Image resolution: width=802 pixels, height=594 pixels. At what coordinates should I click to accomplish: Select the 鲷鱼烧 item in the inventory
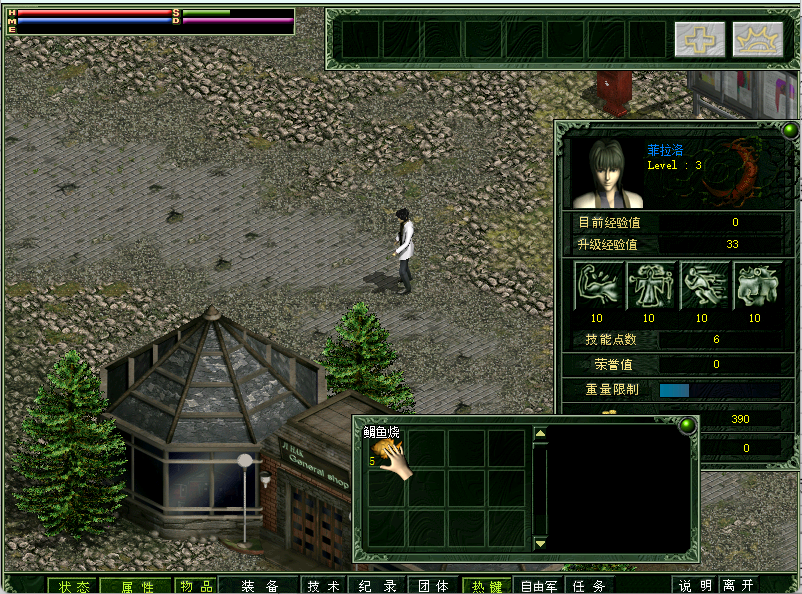[386, 450]
